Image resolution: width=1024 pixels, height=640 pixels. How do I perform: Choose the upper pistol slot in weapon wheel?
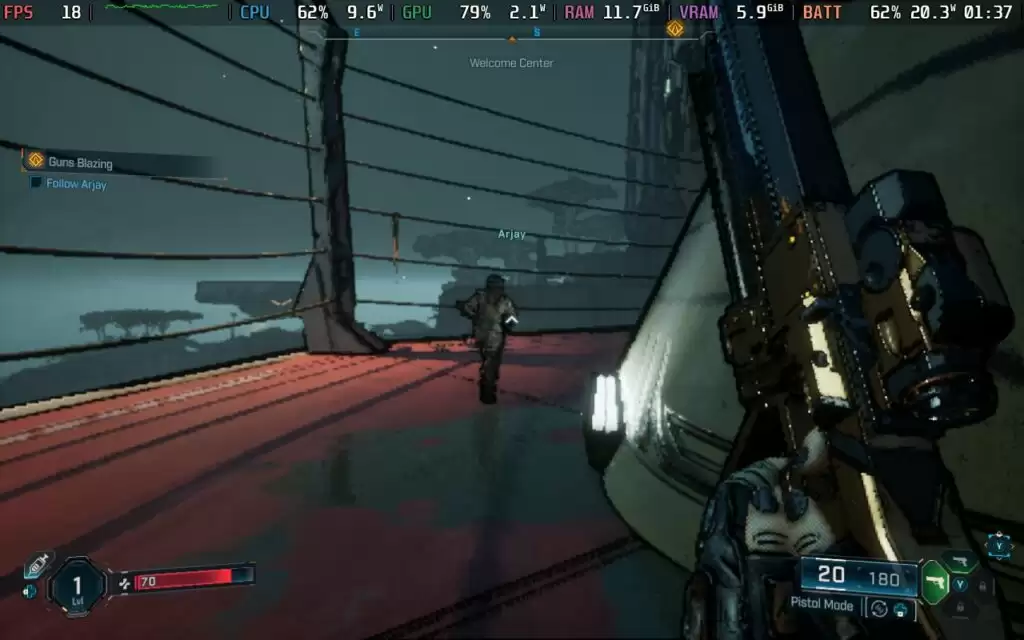click(960, 561)
